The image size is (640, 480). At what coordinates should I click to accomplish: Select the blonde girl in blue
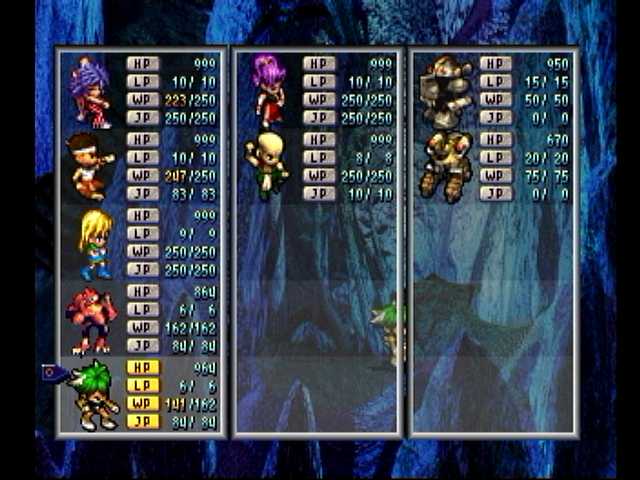[x=96, y=243]
